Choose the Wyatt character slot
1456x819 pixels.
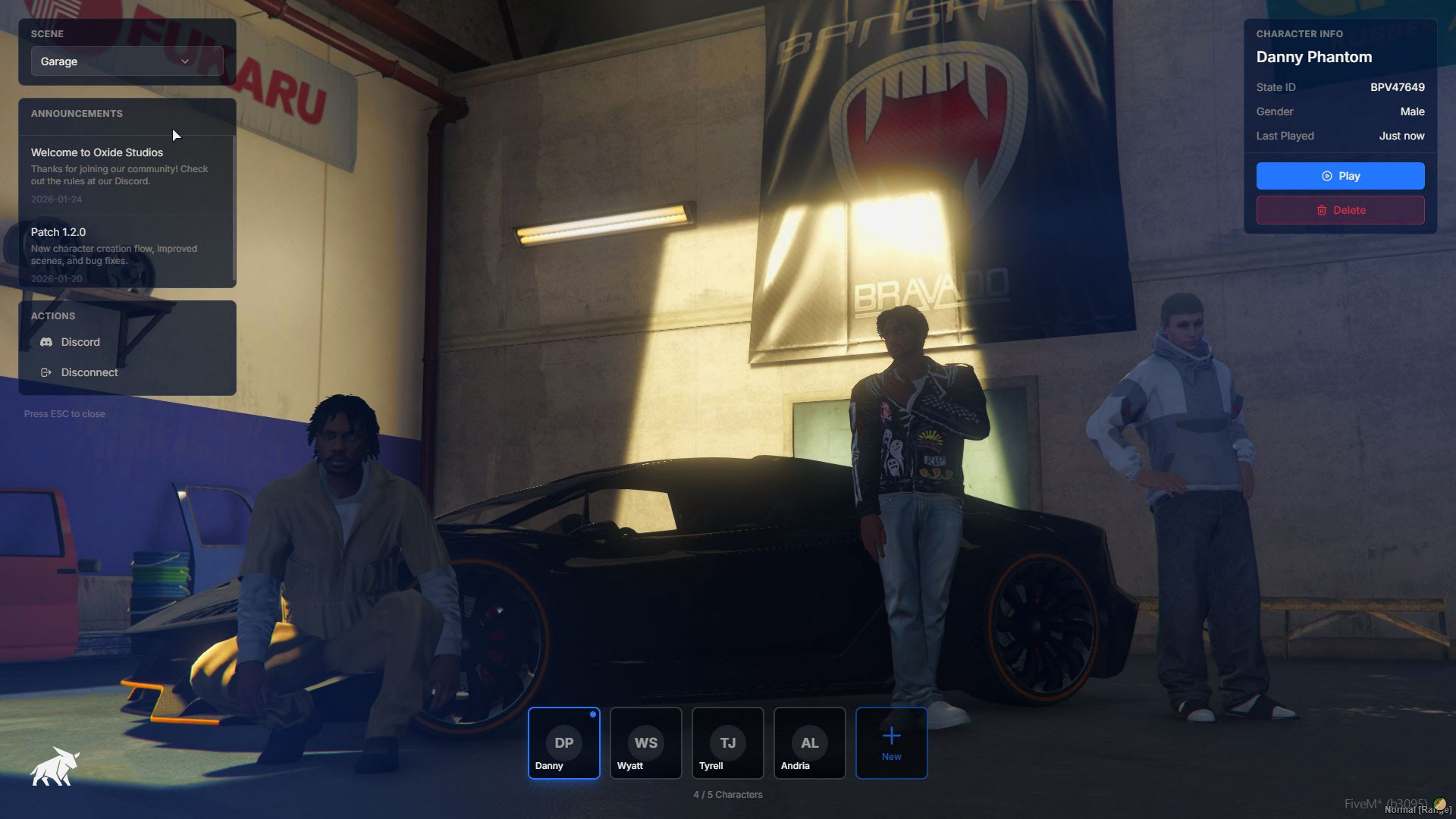coord(645,743)
